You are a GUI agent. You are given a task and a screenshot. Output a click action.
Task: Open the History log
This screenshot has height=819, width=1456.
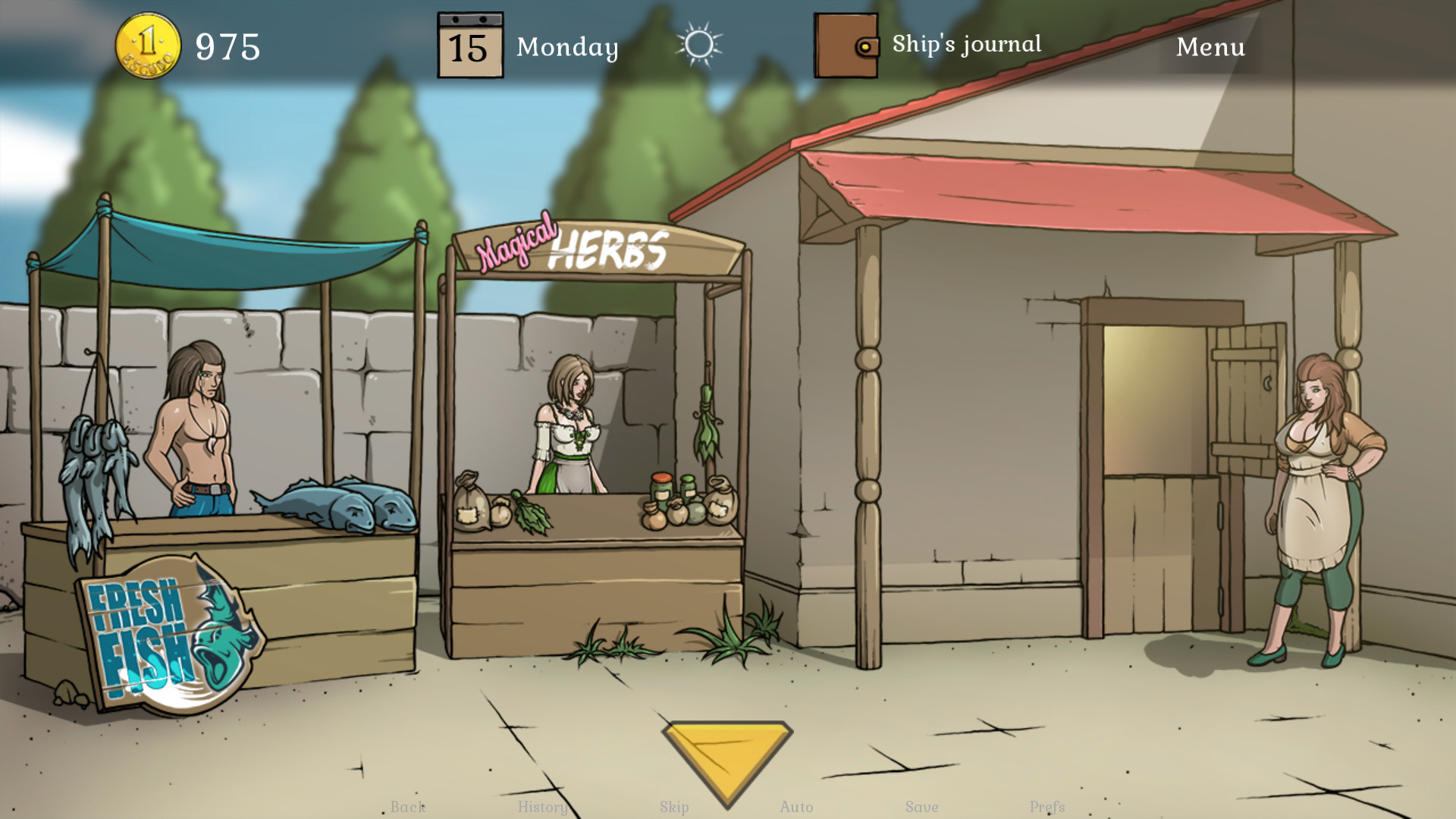[542, 807]
